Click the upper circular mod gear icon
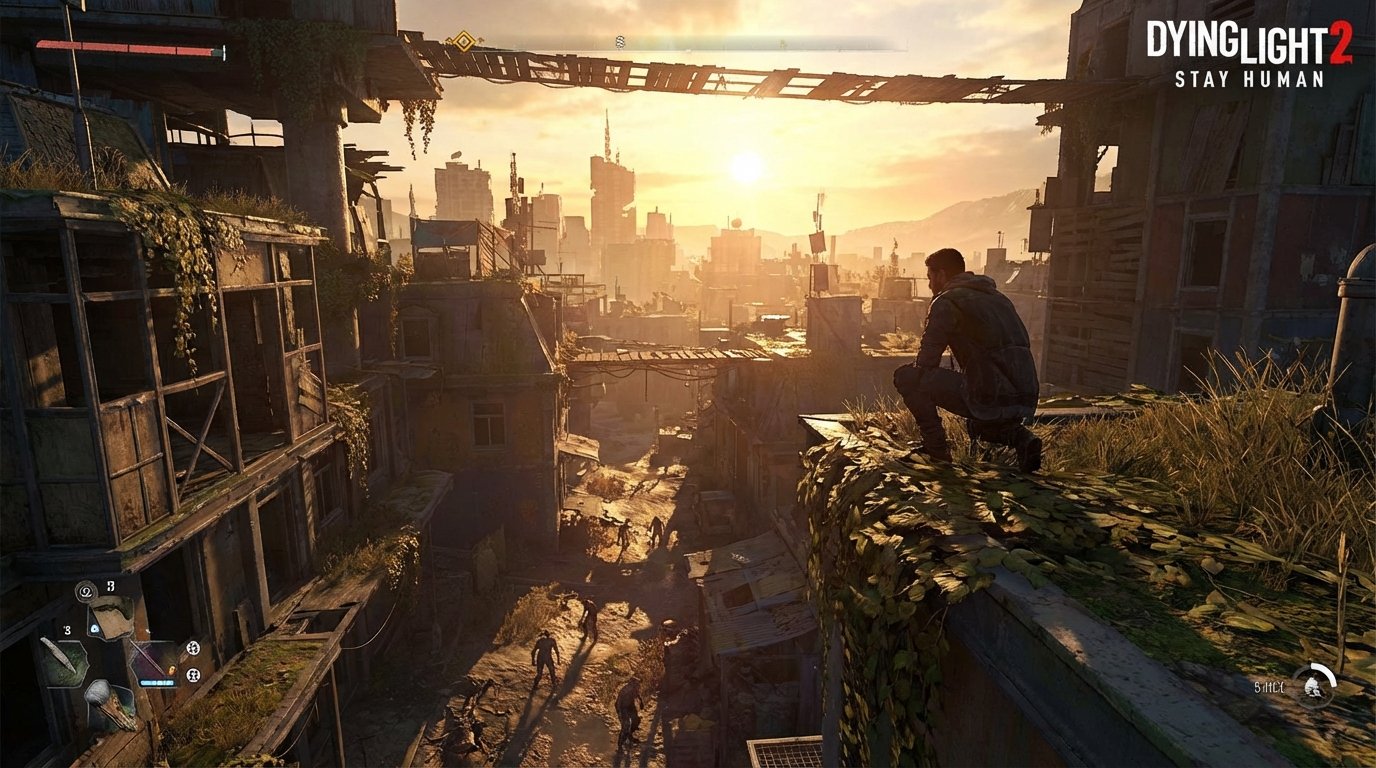The height and width of the screenshot is (768, 1376). [192, 648]
